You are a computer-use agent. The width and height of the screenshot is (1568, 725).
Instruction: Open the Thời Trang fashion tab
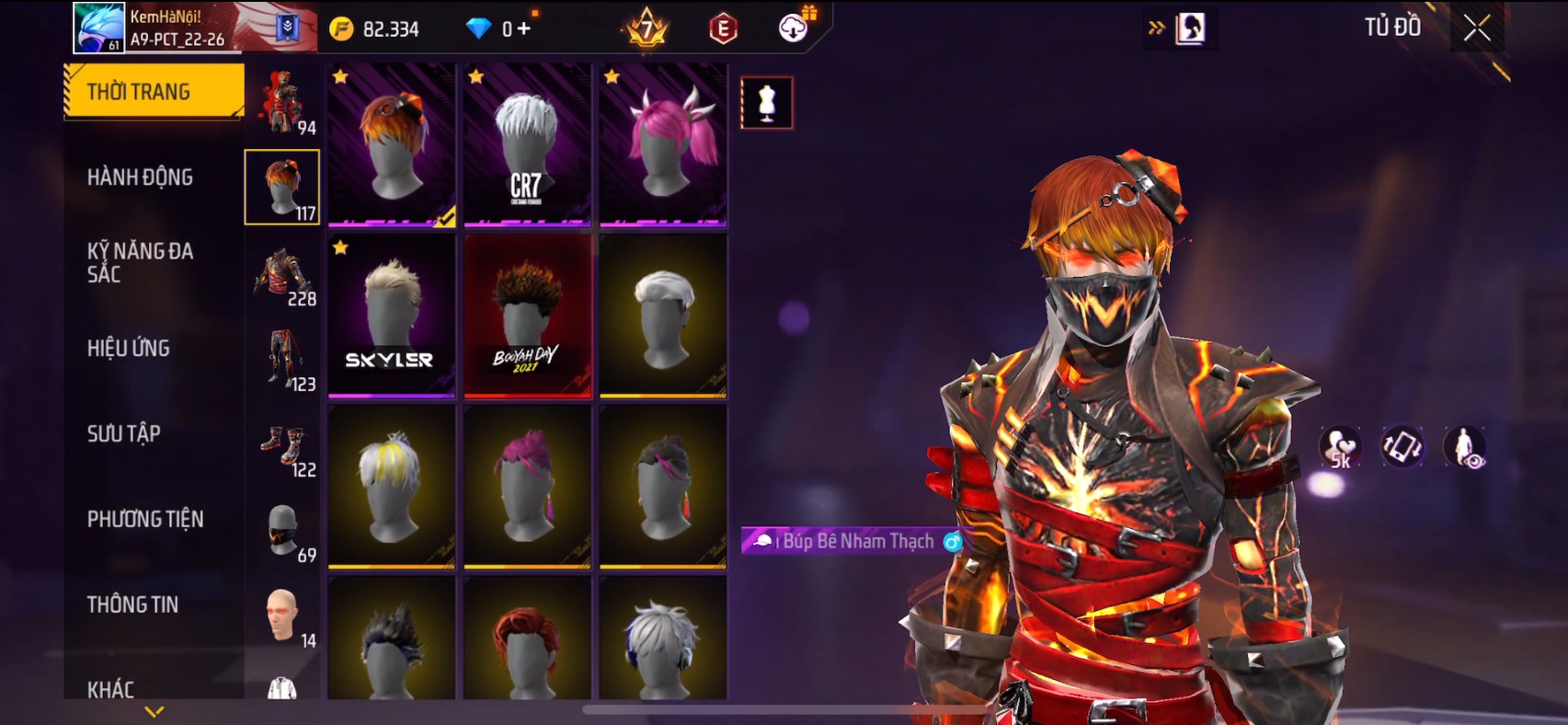coord(153,91)
